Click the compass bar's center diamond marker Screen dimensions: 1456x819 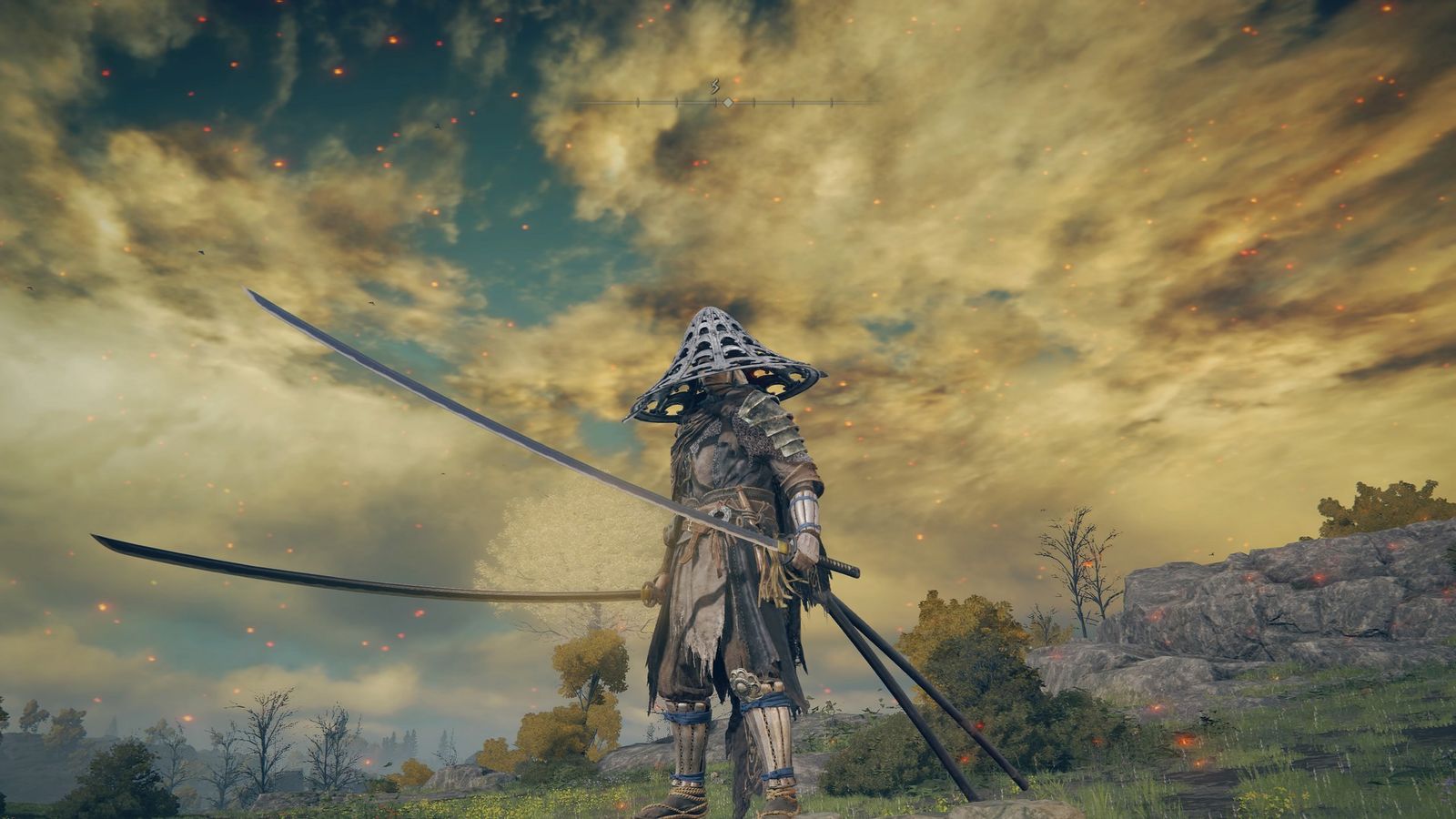(728, 102)
